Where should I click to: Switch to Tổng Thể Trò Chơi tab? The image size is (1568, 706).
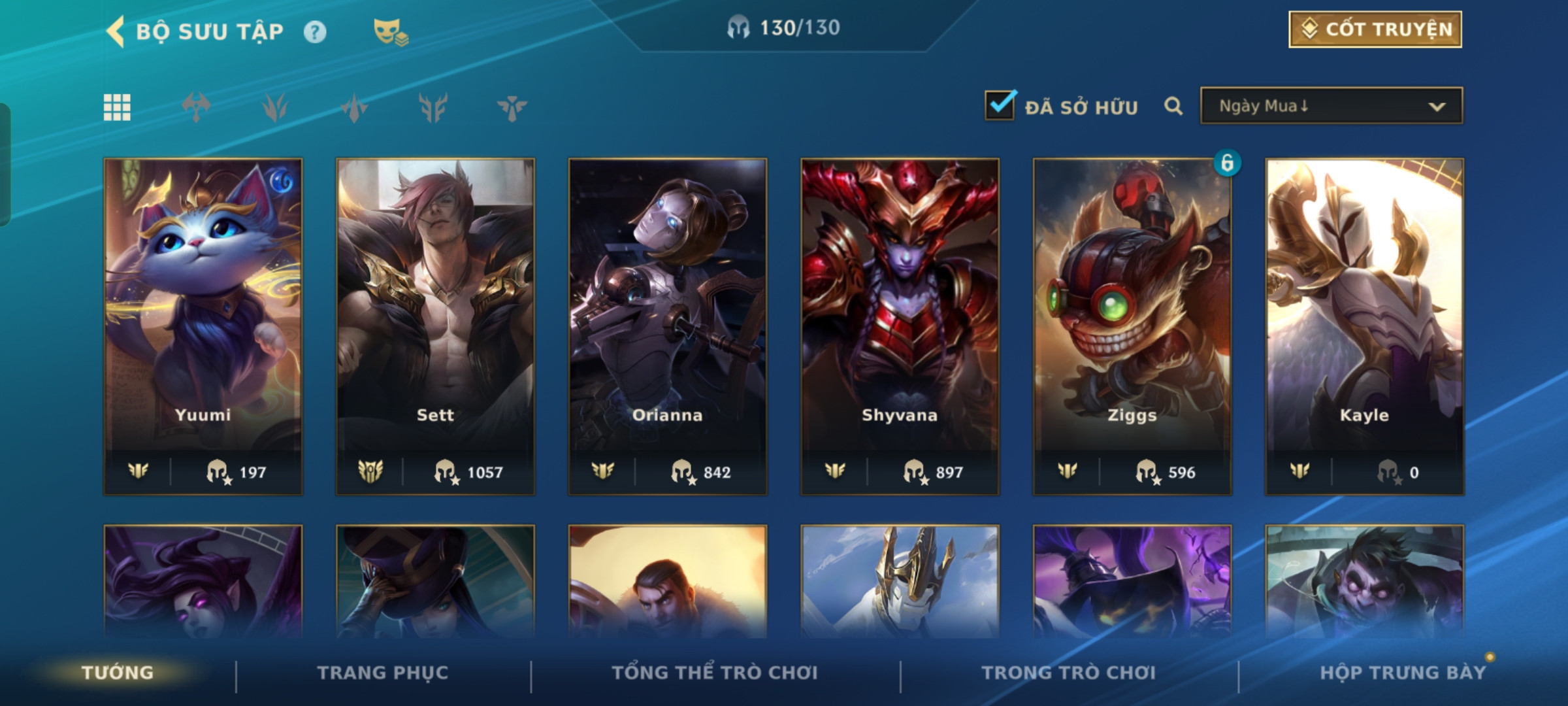[x=715, y=673]
